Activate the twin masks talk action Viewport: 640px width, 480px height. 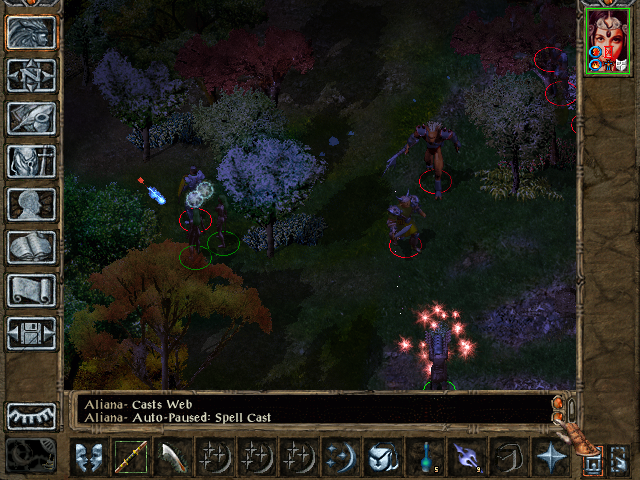88,458
